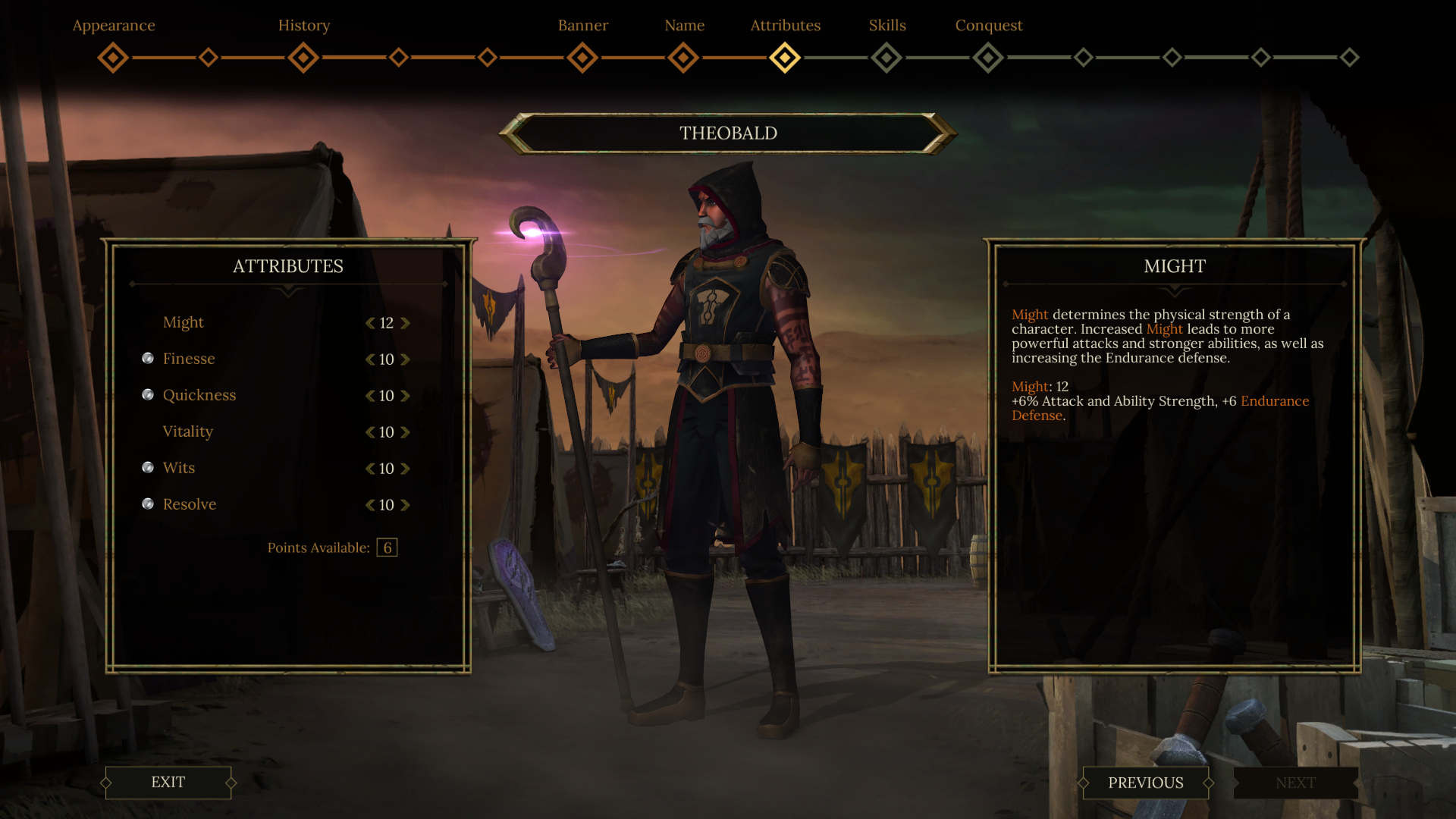
Task: Go to the Skills step marker
Action: 886,58
